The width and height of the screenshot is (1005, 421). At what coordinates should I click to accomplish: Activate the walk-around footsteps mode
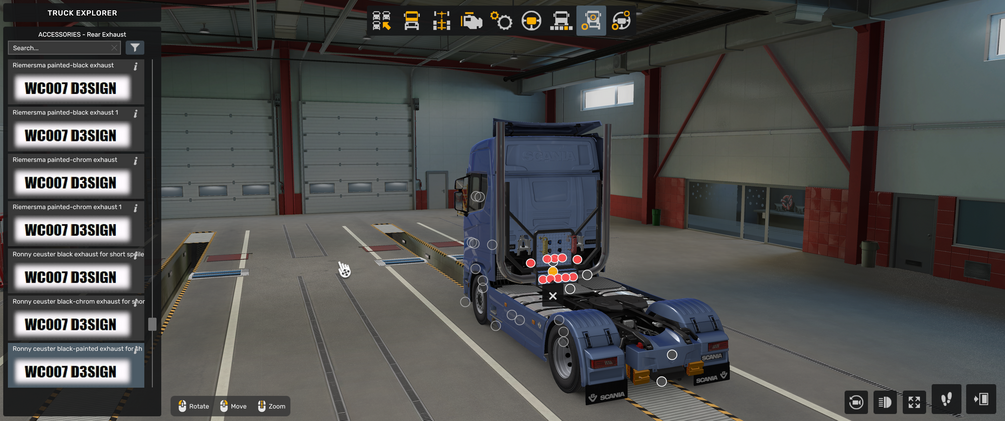[947, 400]
